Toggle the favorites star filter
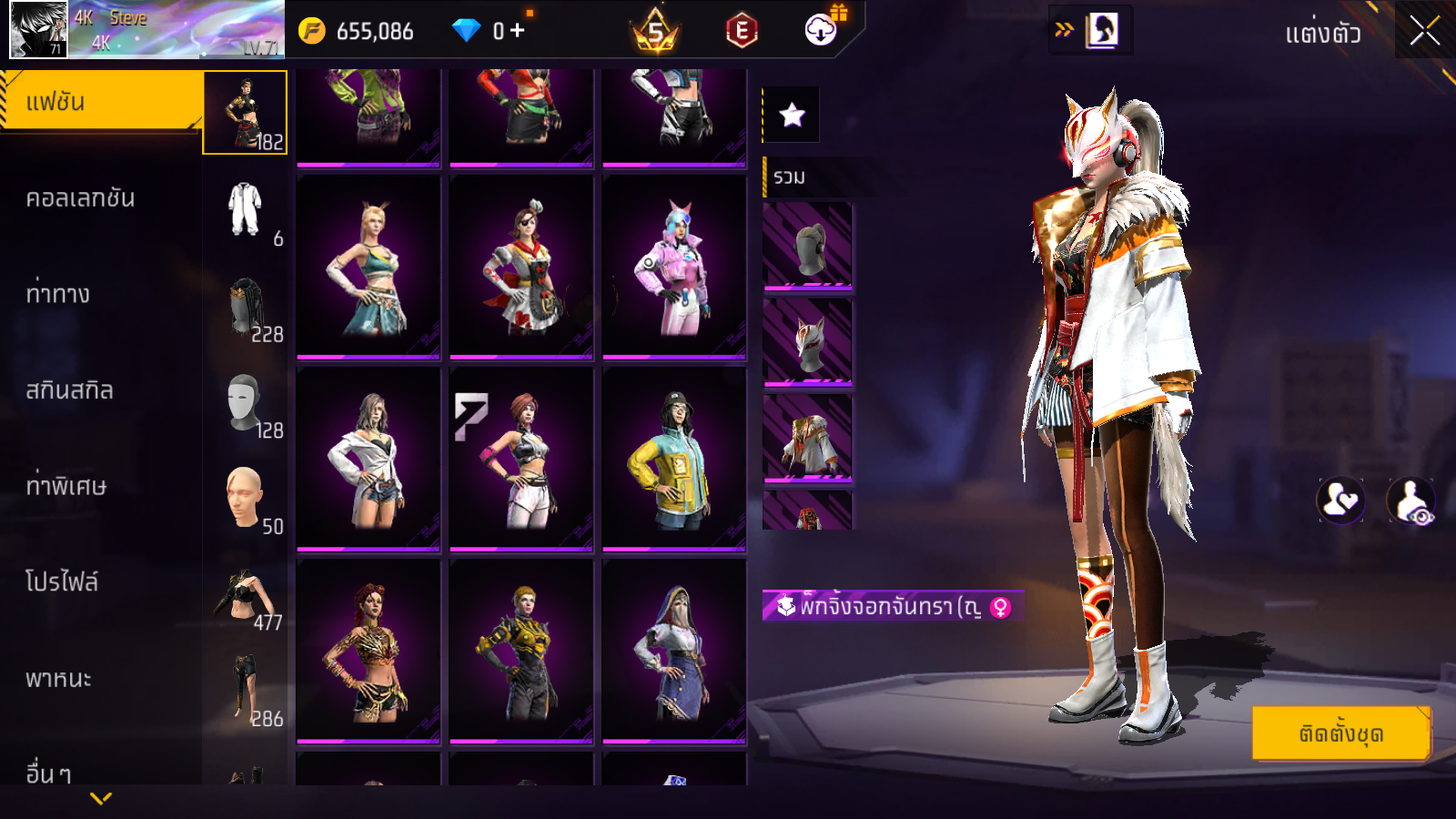 tap(792, 115)
